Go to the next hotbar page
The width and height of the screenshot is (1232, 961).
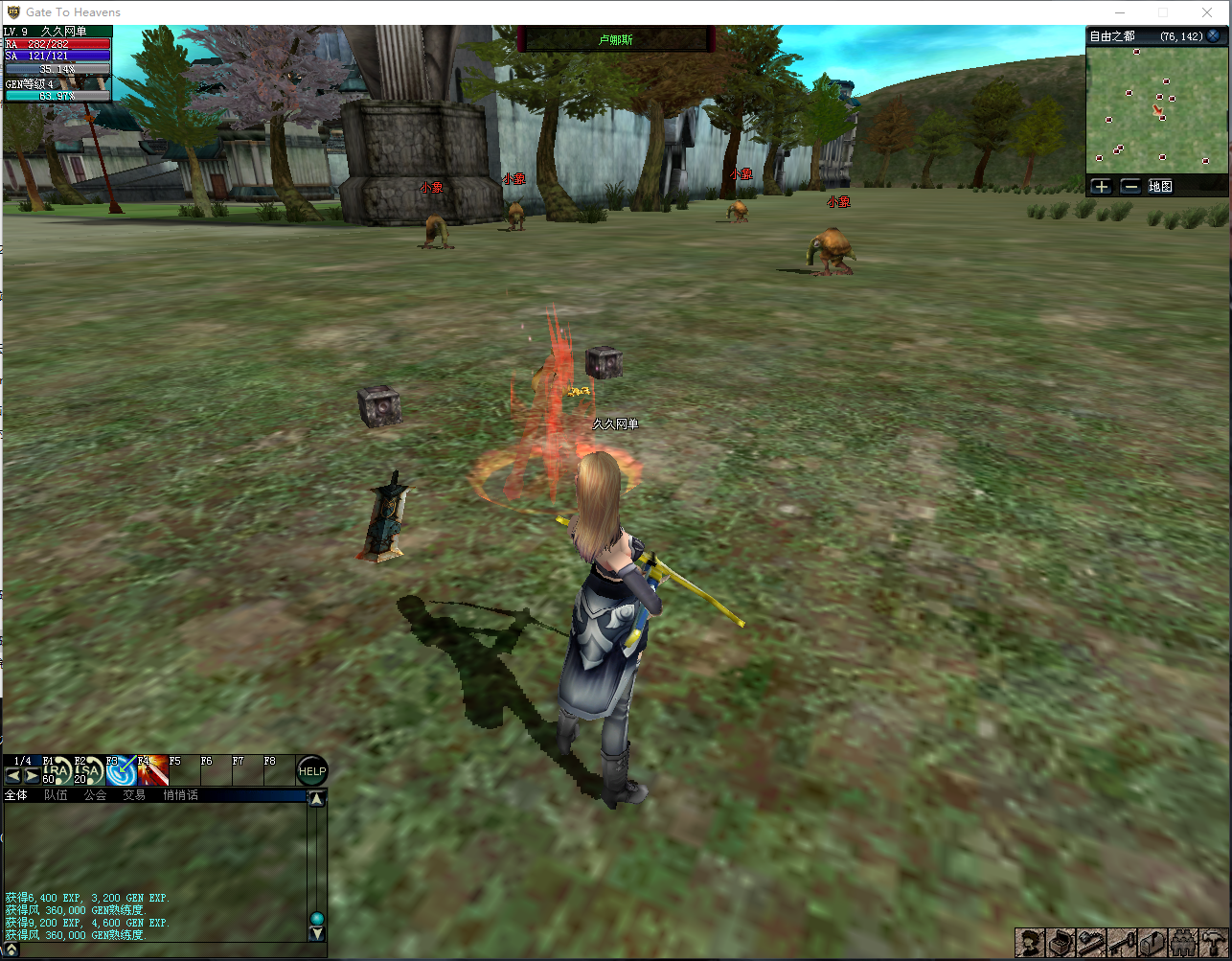click(32, 776)
